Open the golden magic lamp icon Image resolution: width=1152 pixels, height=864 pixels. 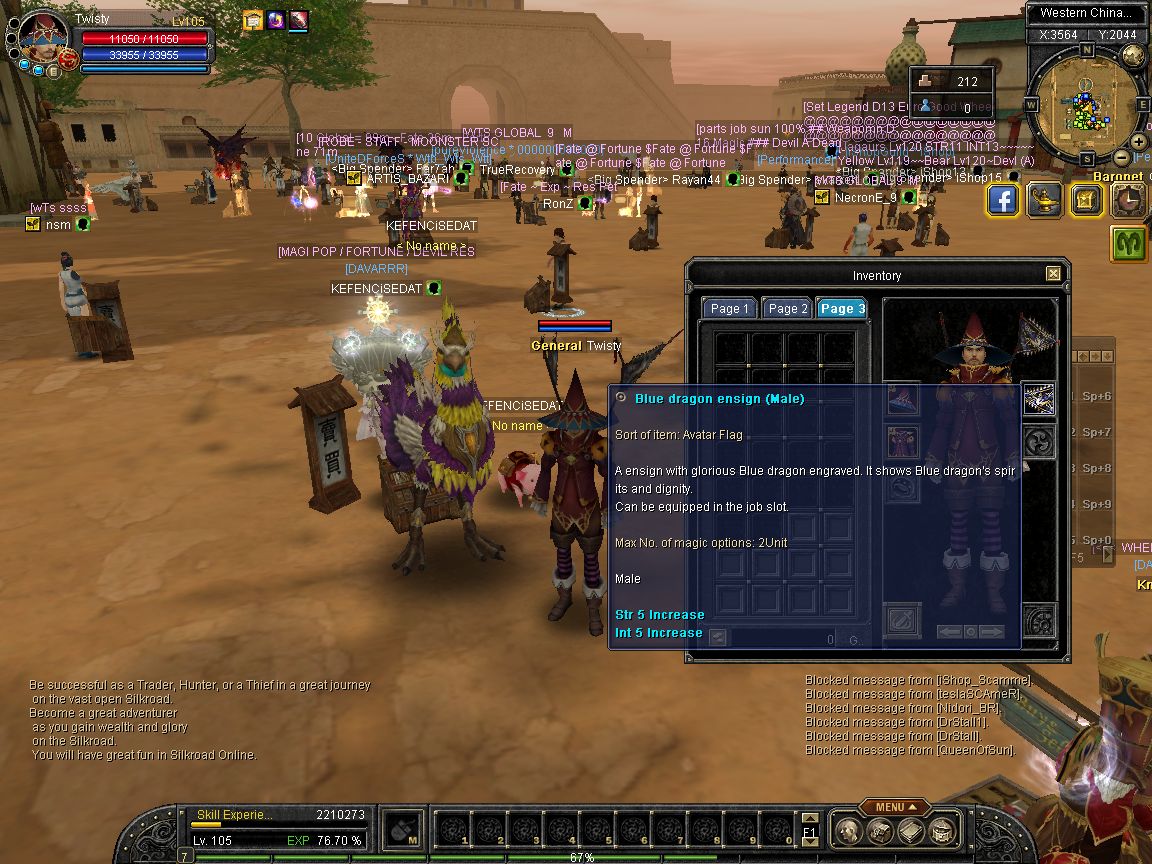coord(1045,200)
